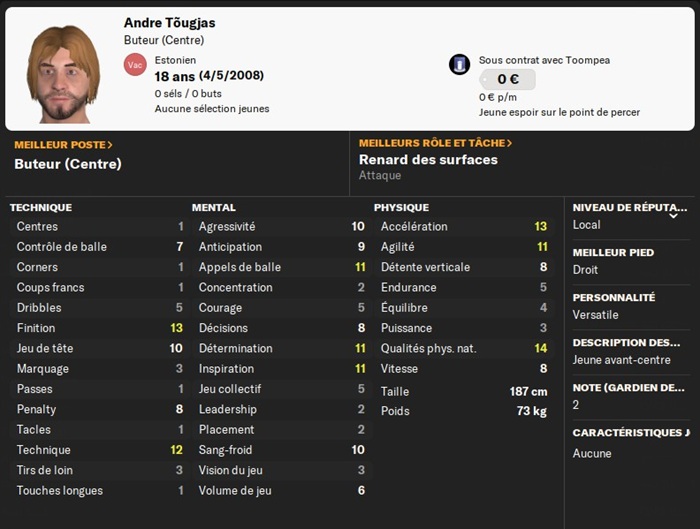
Task: Click the Toompea club badge
Action: 459,64
